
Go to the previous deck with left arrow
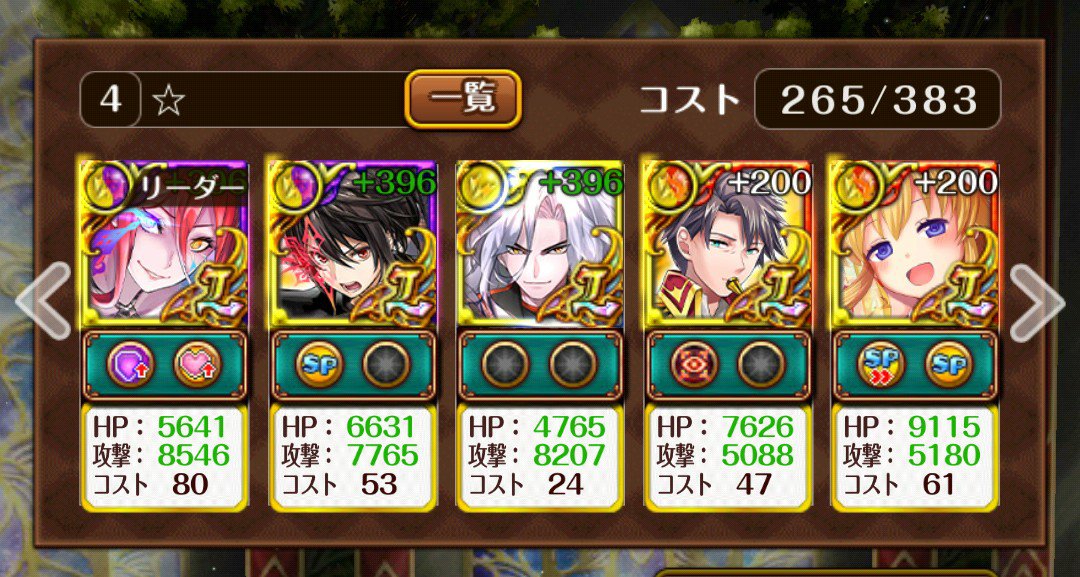42,300
